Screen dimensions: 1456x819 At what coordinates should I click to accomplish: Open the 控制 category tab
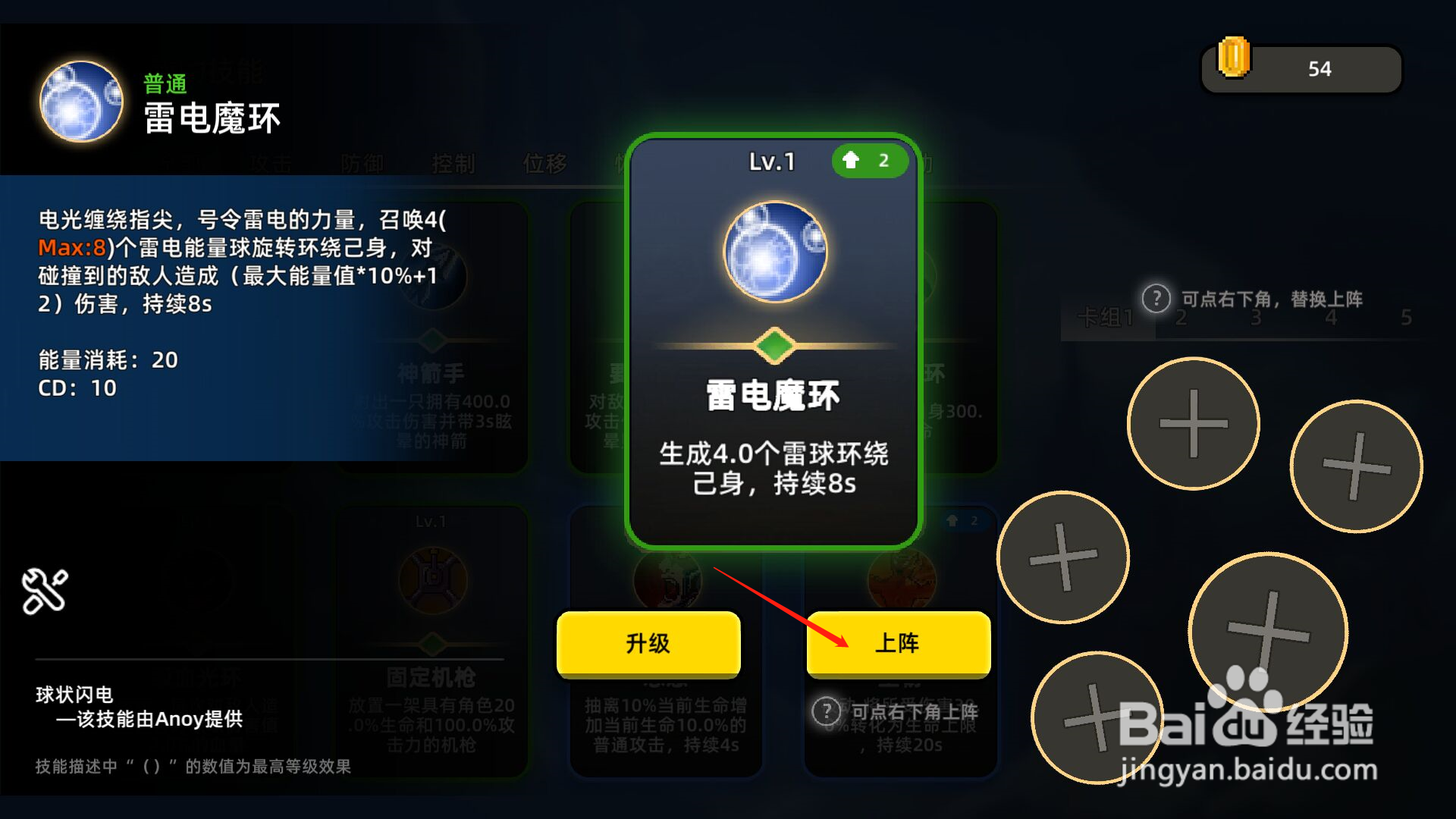(453, 163)
